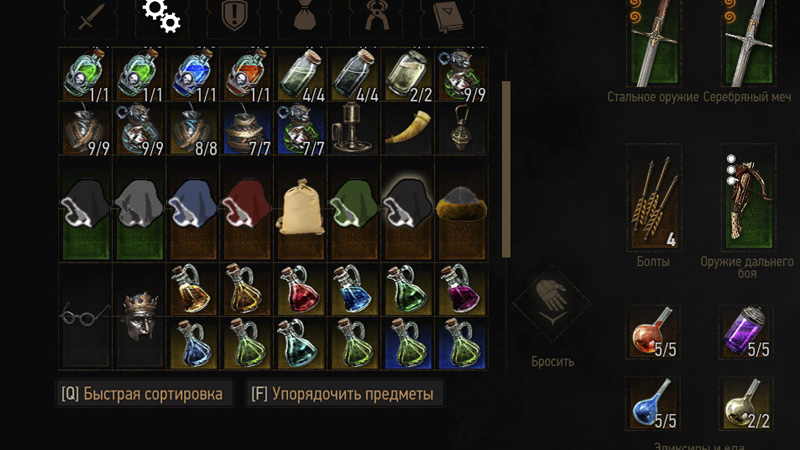800x450 pixels.
Task: Select the beige sack item
Action: coord(300,206)
